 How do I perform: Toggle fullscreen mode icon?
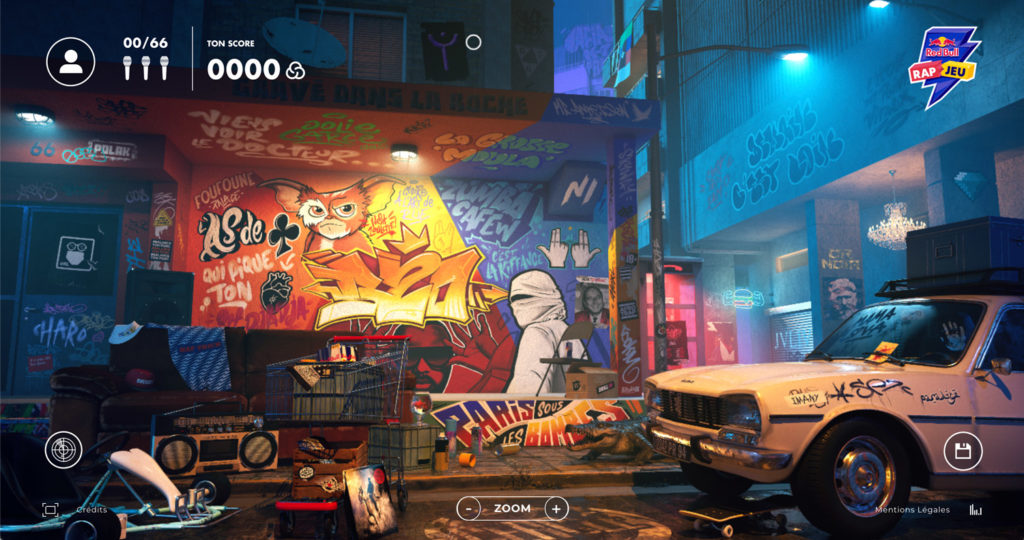[x=50, y=509]
